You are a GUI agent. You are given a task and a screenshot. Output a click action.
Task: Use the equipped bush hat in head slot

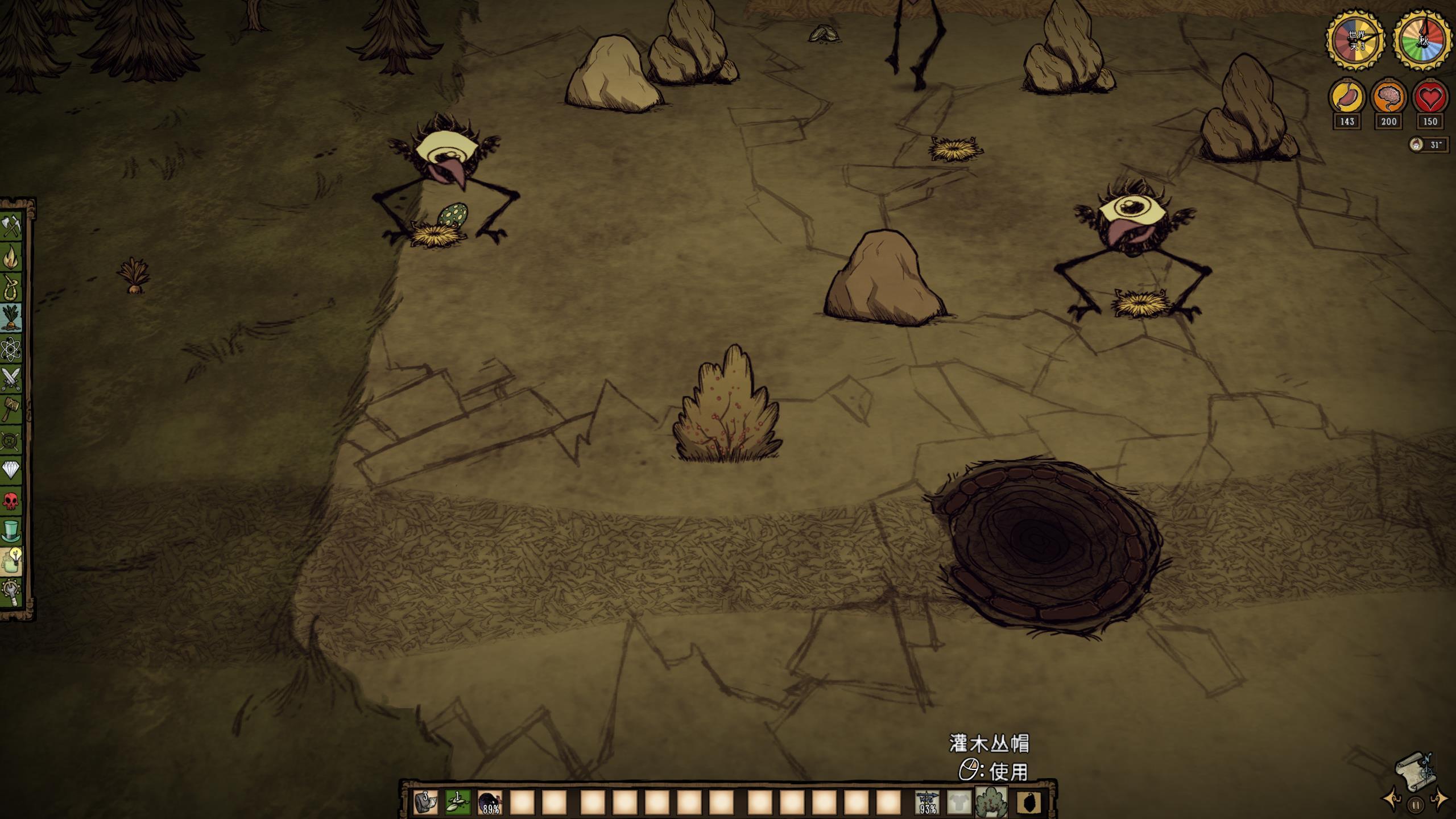pos(991,802)
